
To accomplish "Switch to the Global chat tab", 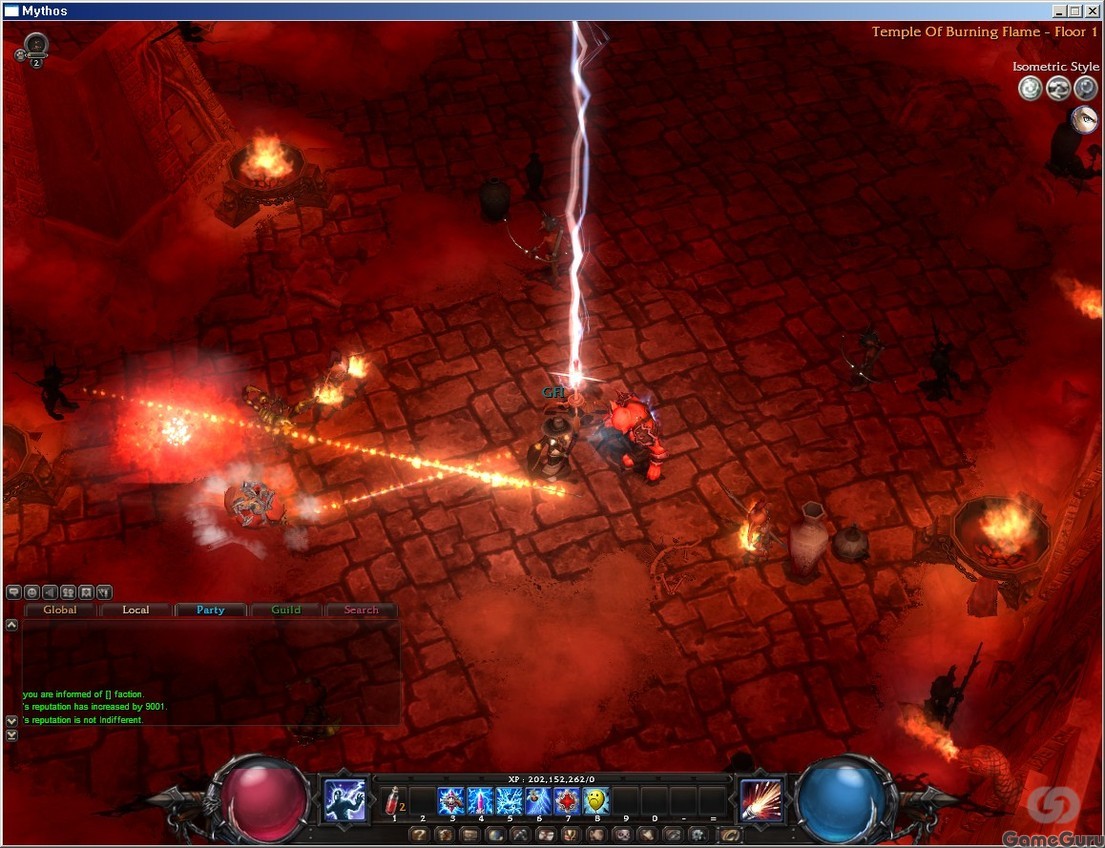I will coord(60,610).
